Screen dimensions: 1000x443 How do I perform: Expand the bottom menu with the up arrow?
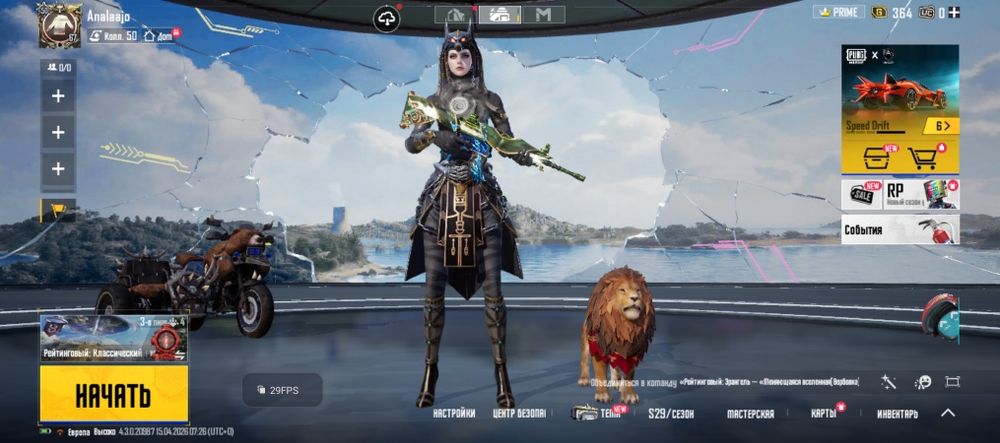point(948,412)
